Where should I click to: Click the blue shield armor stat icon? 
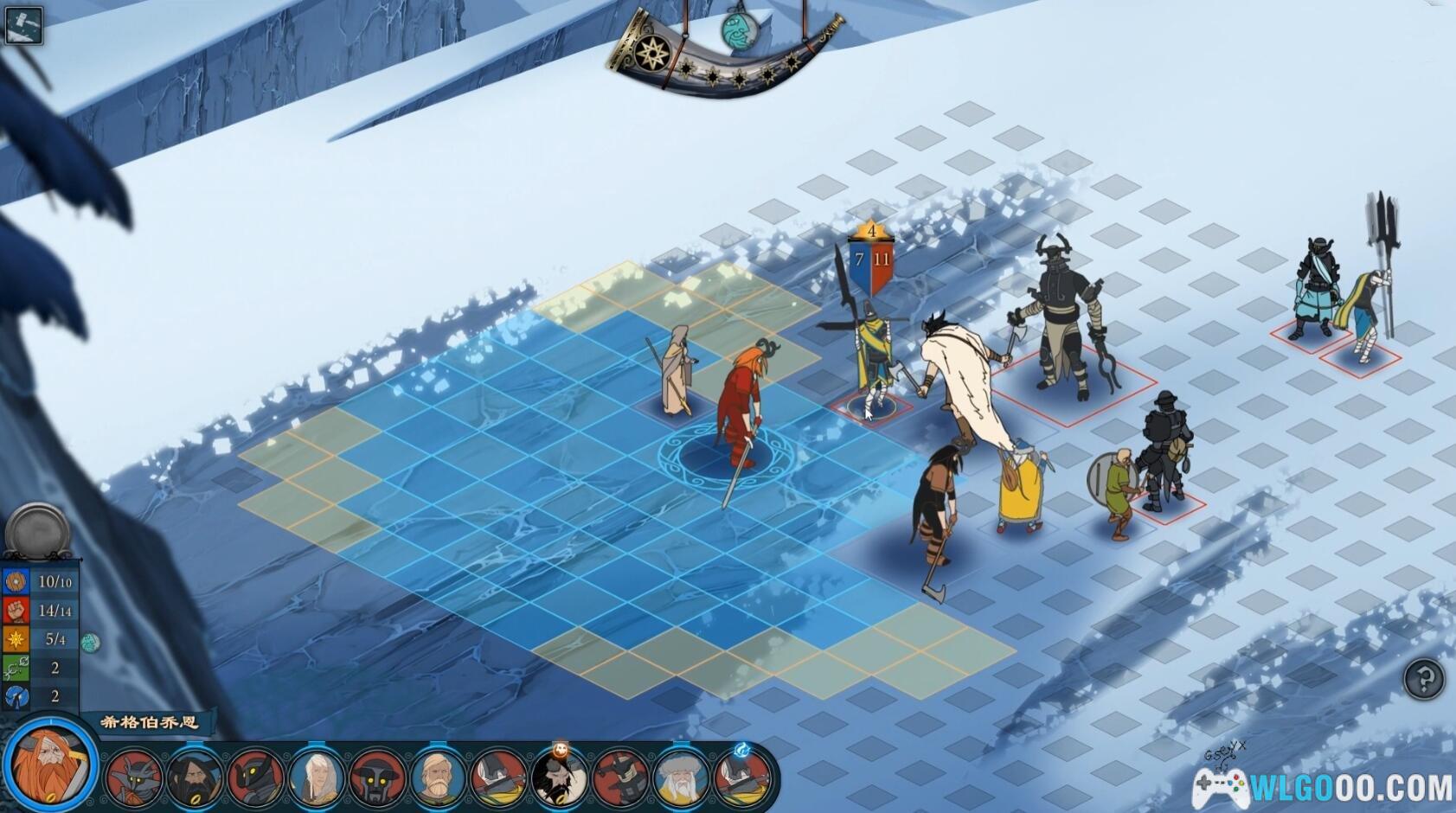[x=16, y=581]
